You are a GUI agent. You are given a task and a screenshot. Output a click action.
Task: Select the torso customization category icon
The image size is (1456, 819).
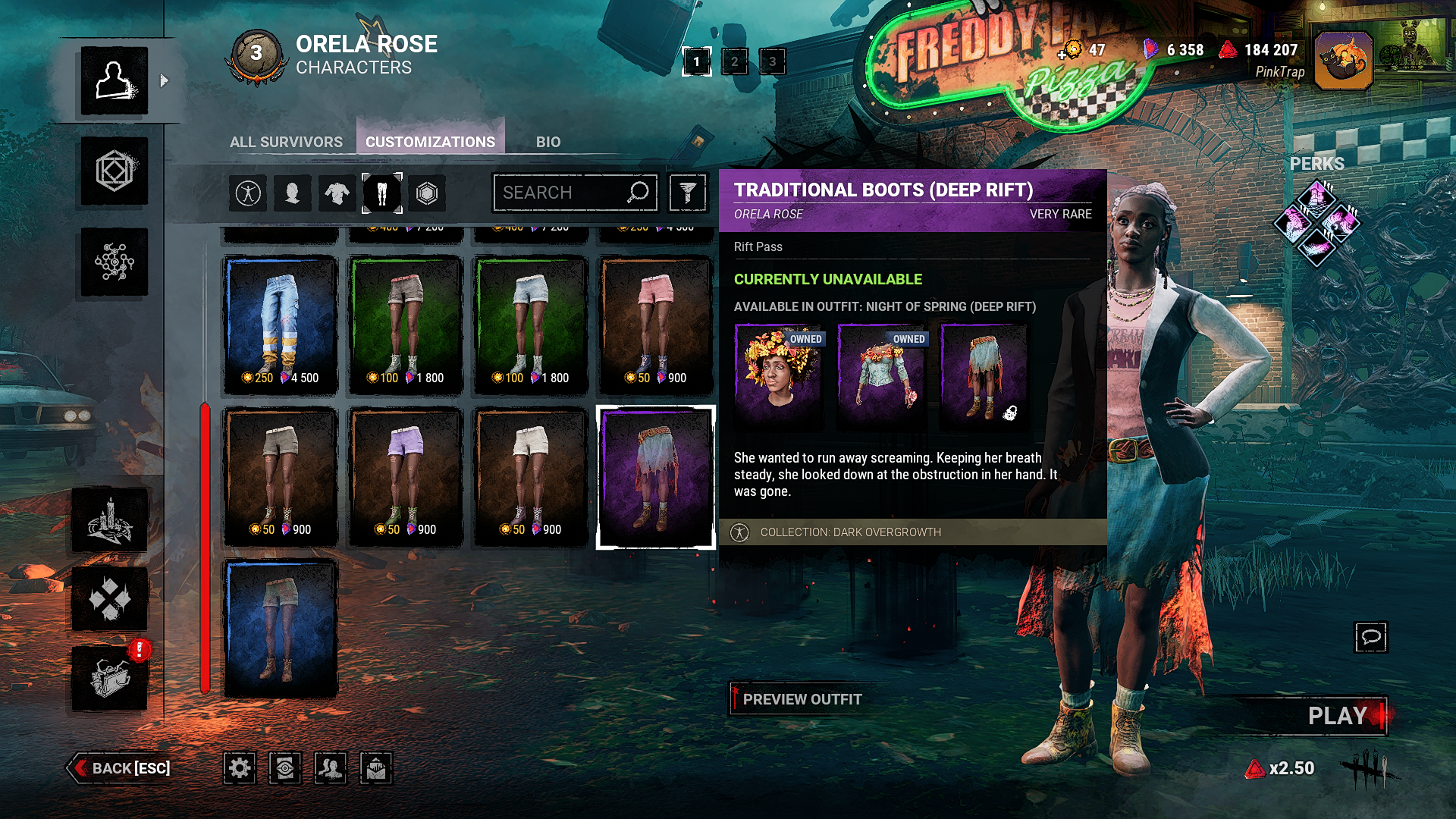click(x=337, y=193)
